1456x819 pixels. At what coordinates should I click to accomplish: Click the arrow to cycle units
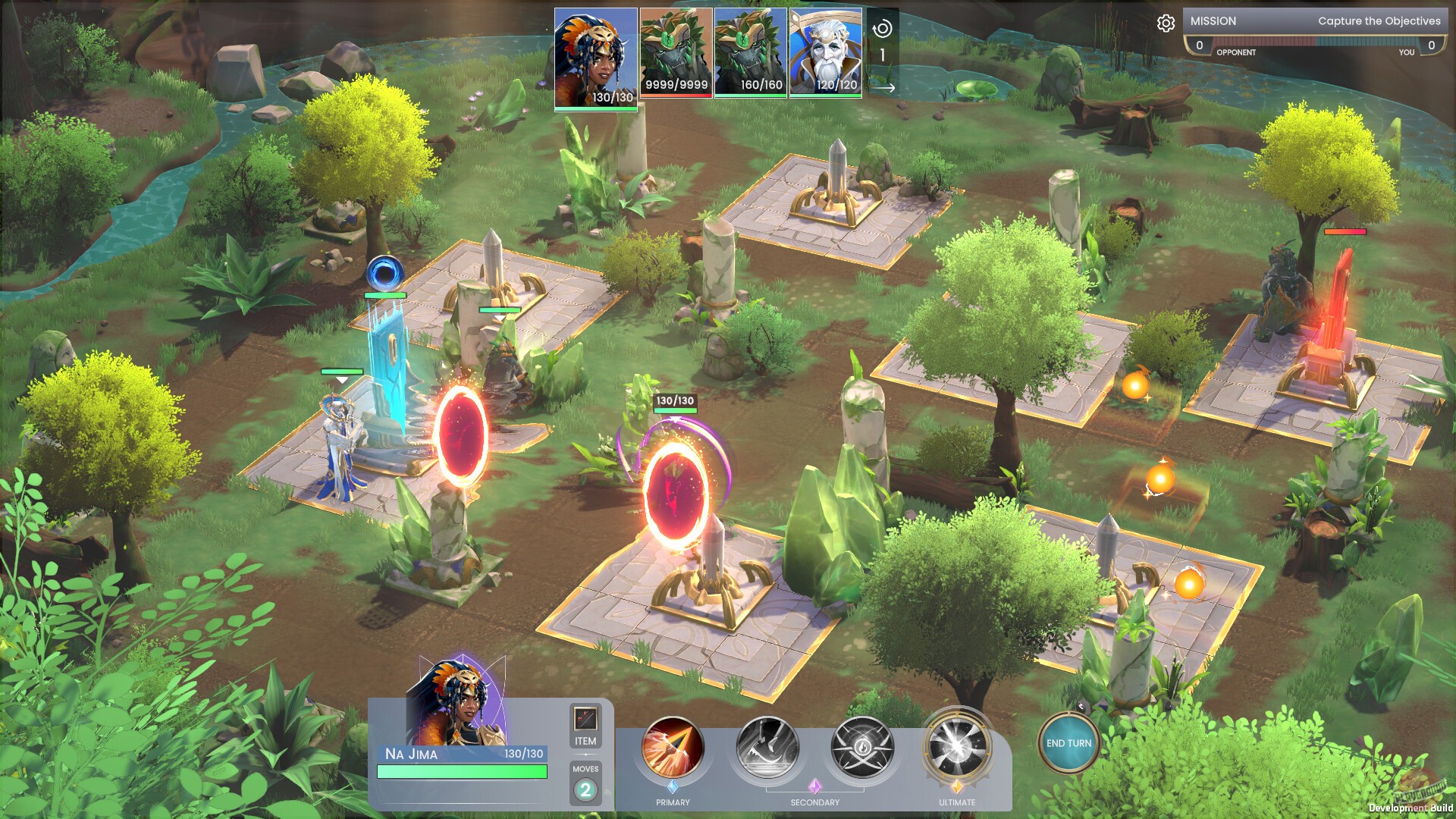(884, 87)
